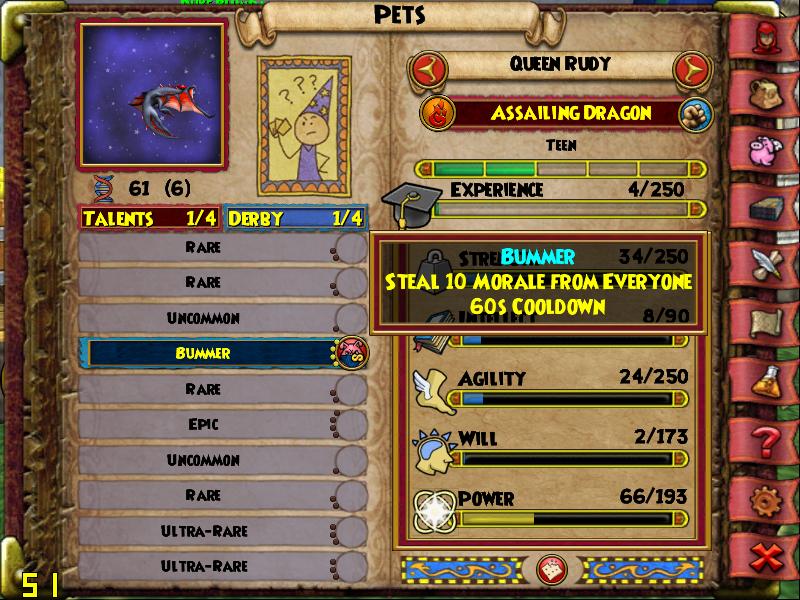Switch to the Talents tab
The image size is (800, 600).
click(150, 218)
